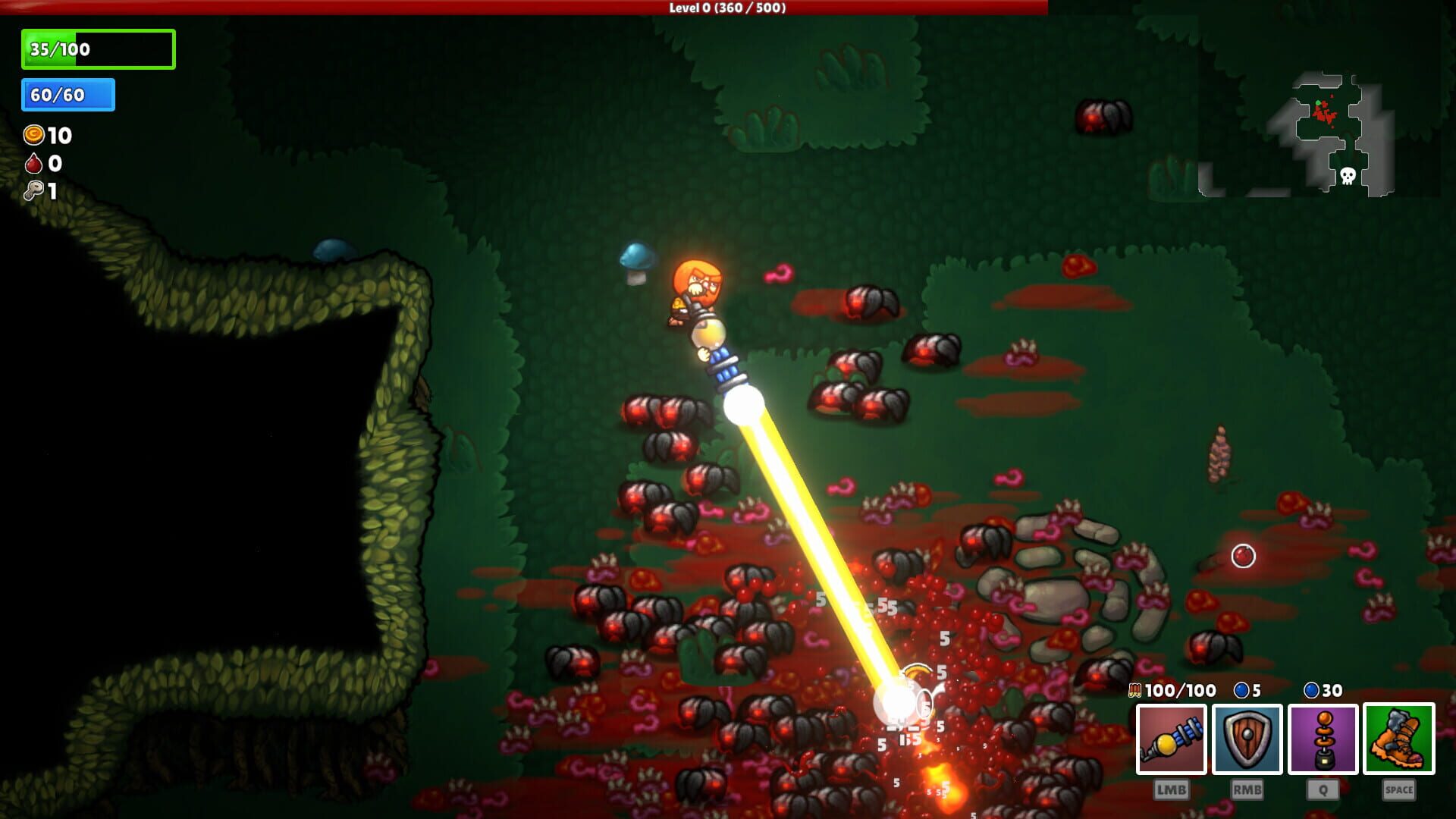This screenshot has width=1456, height=819.
Task: Click the SPACE keybind label under the boots
Action: [1398, 789]
